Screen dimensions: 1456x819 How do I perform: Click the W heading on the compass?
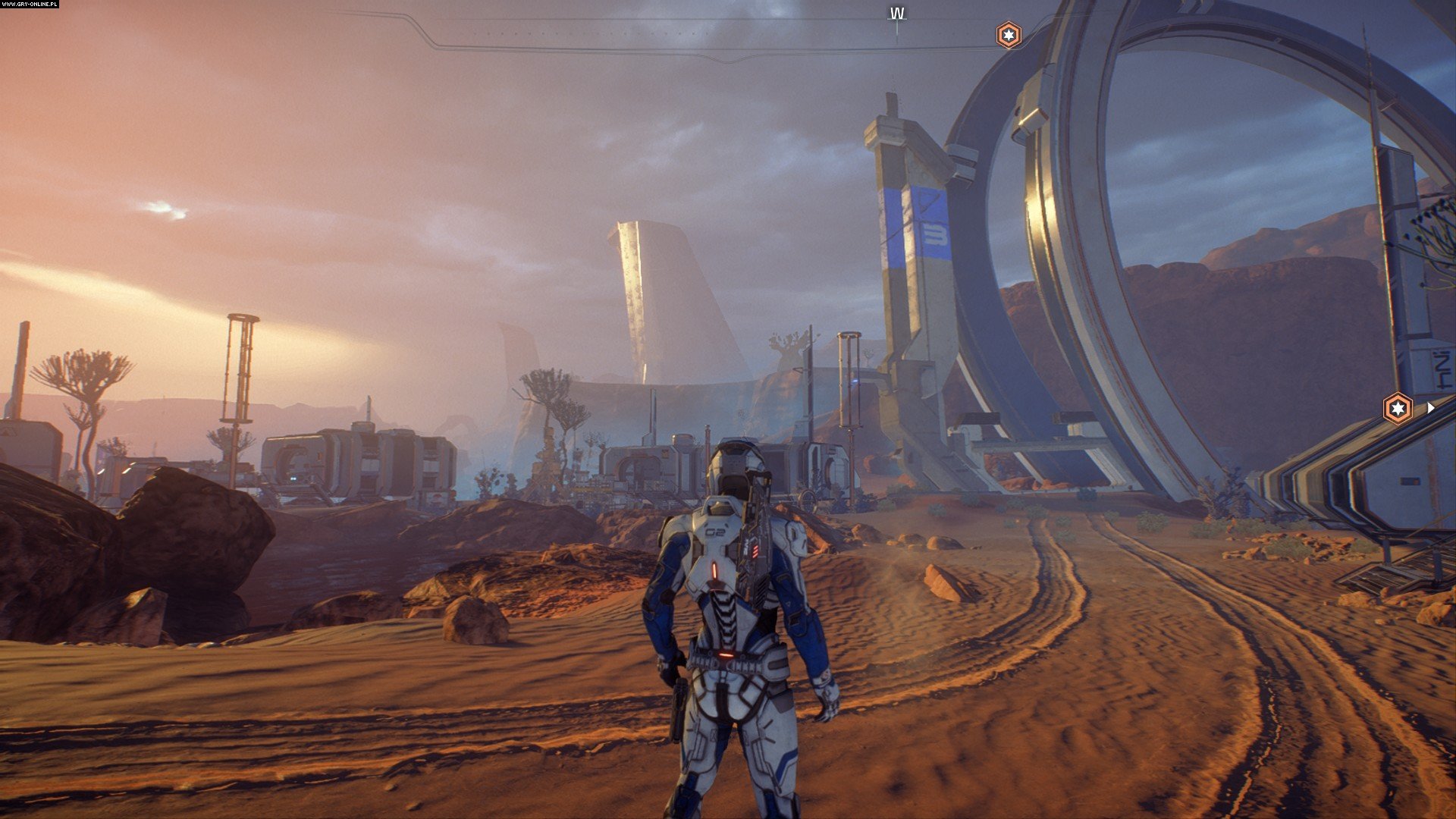point(897,14)
